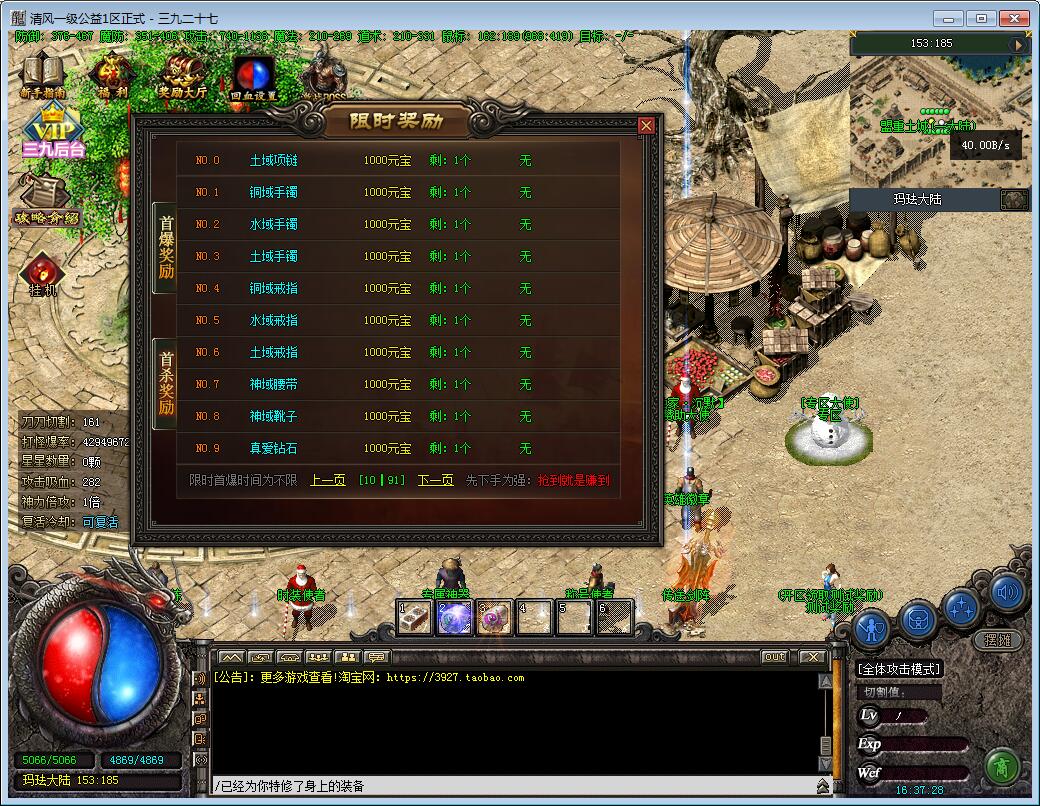This screenshot has height=806, width=1040.
Task: Open the 回血设置 HP recovery settings
Action: [253, 77]
